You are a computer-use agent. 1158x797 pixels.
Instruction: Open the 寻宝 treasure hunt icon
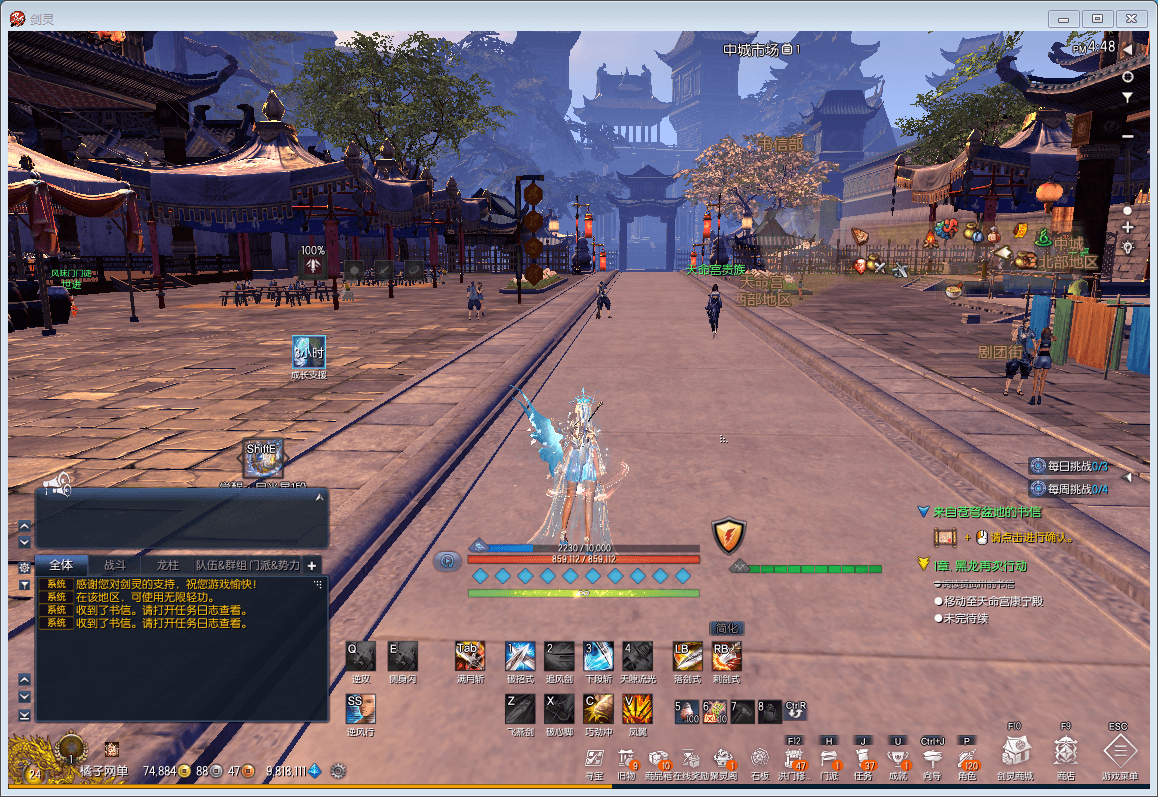[x=594, y=758]
